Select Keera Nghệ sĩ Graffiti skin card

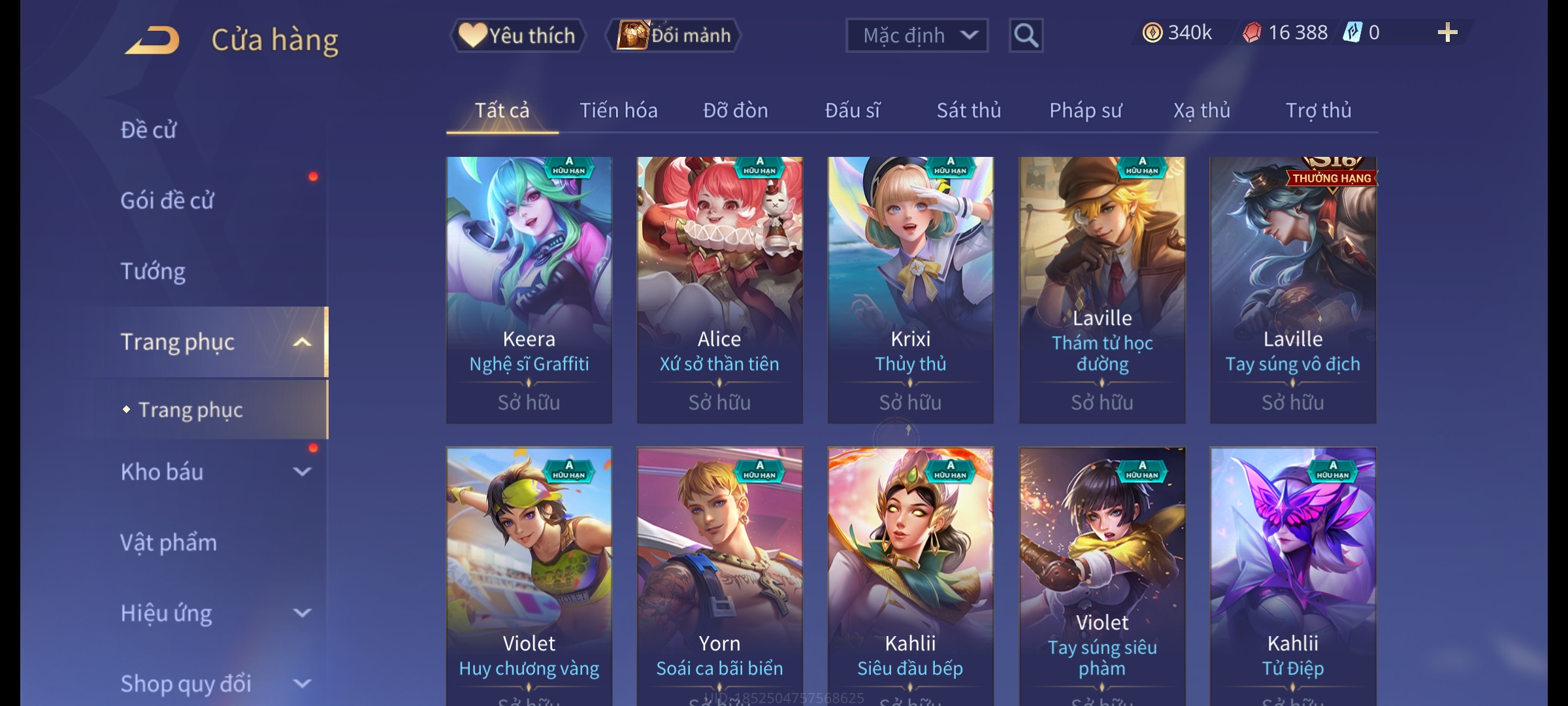click(x=529, y=290)
